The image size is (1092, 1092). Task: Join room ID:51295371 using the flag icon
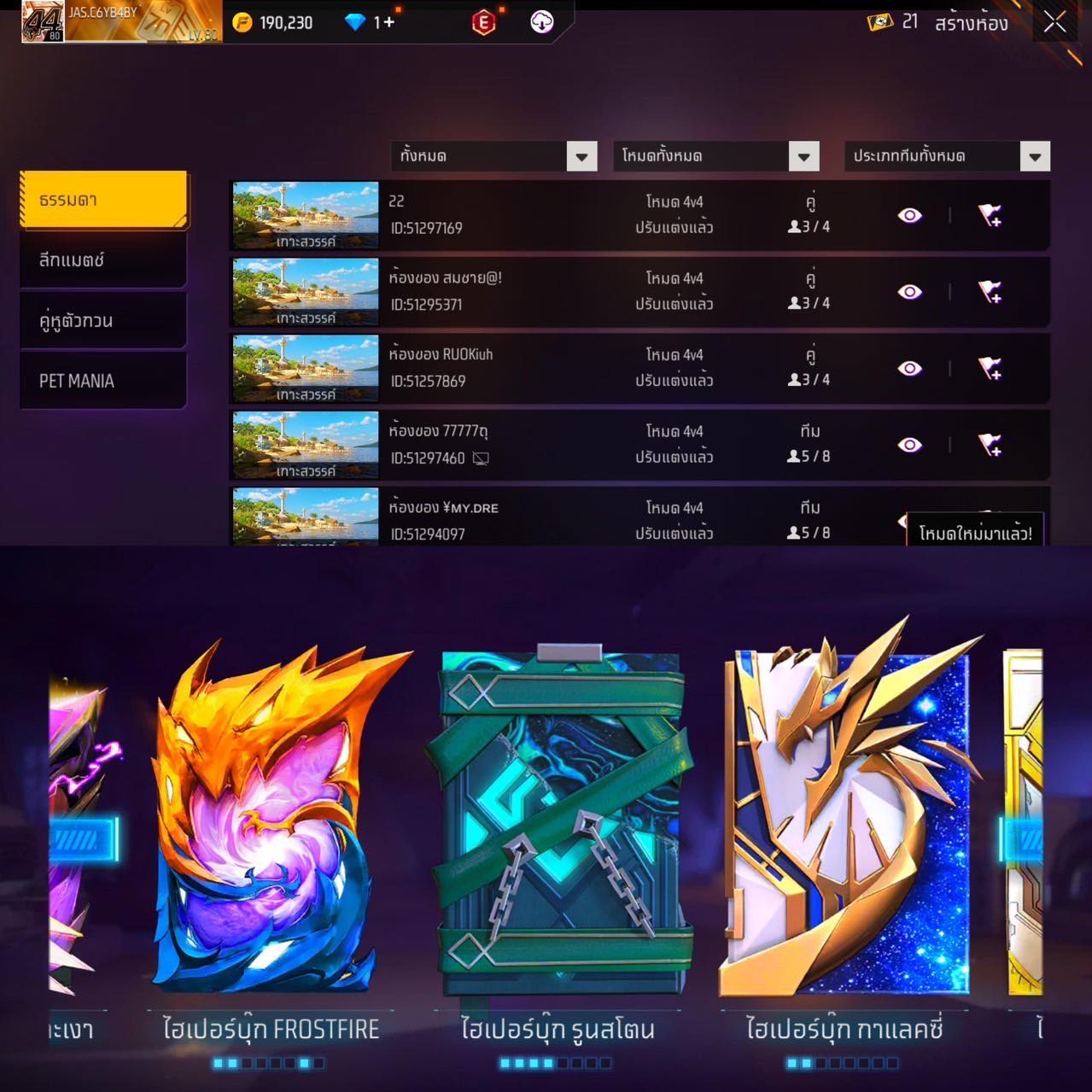point(990,292)
